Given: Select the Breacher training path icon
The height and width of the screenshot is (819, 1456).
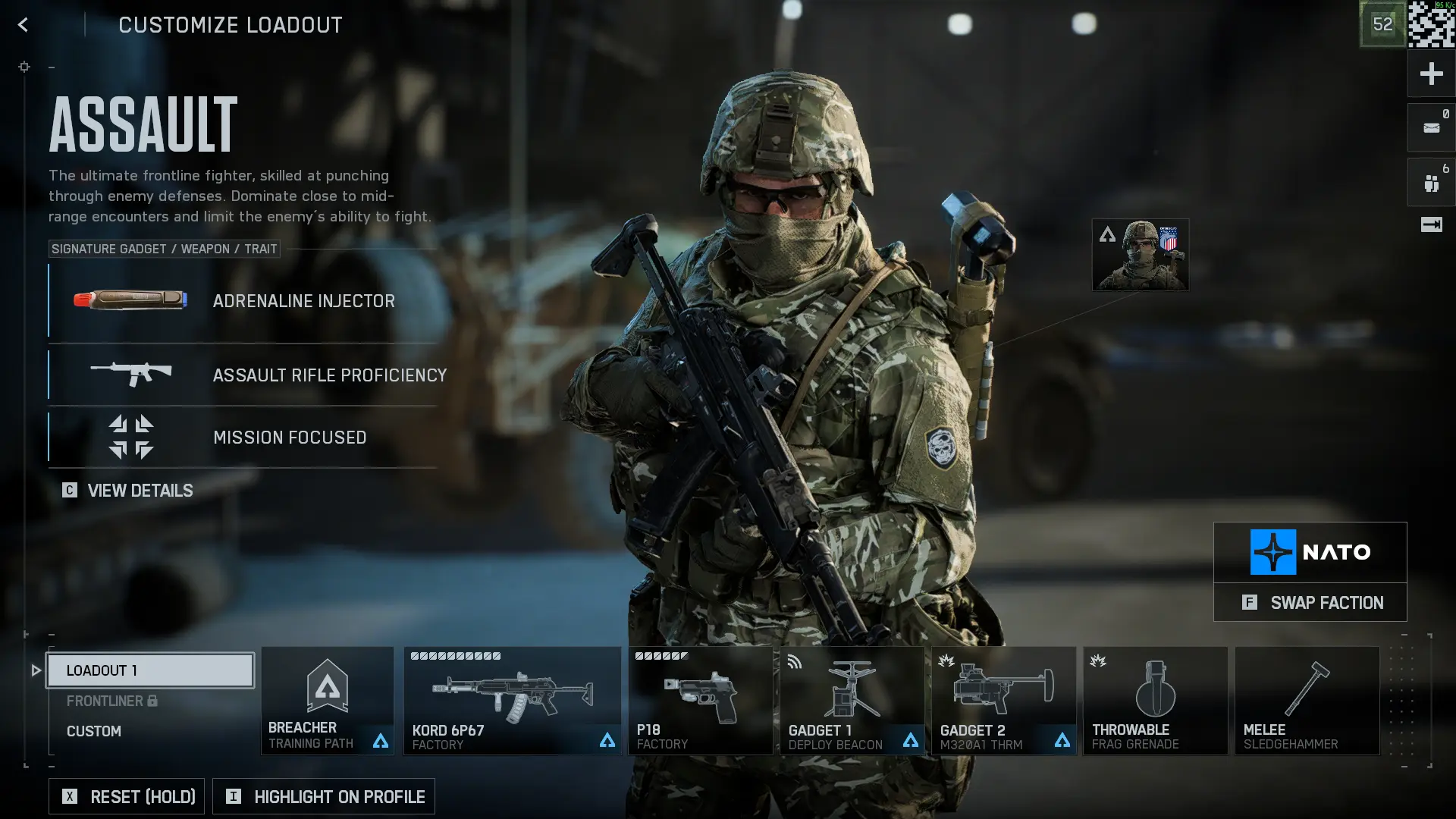Looking at the screenshot, I should (x=326, y=698).
